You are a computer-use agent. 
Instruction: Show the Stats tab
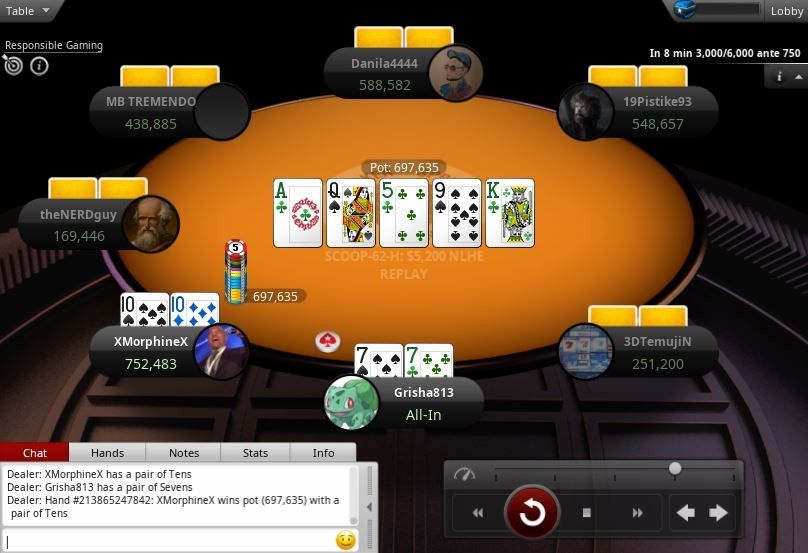256,453
